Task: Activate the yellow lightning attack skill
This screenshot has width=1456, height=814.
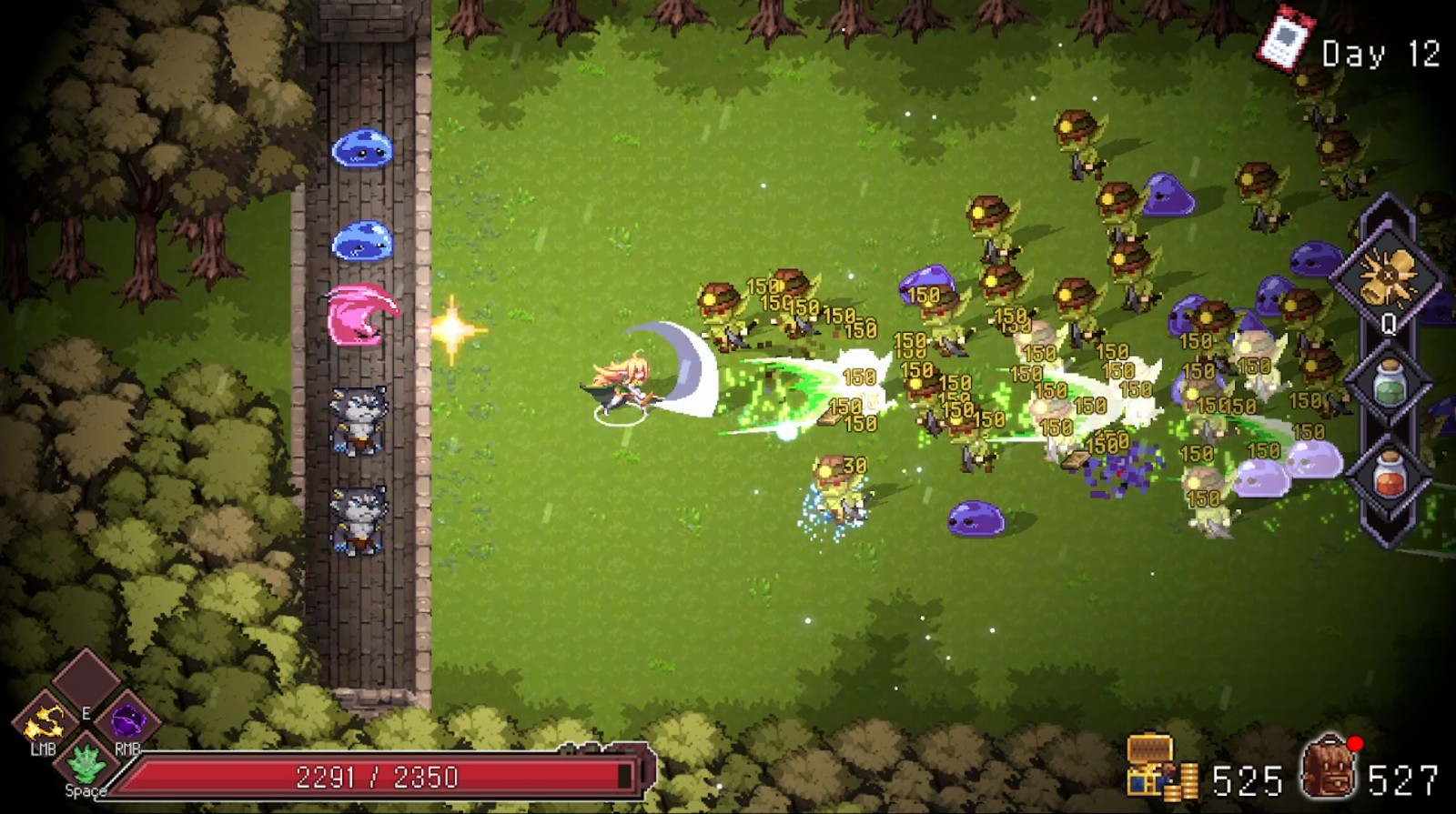Action: [x=42, y=723]
